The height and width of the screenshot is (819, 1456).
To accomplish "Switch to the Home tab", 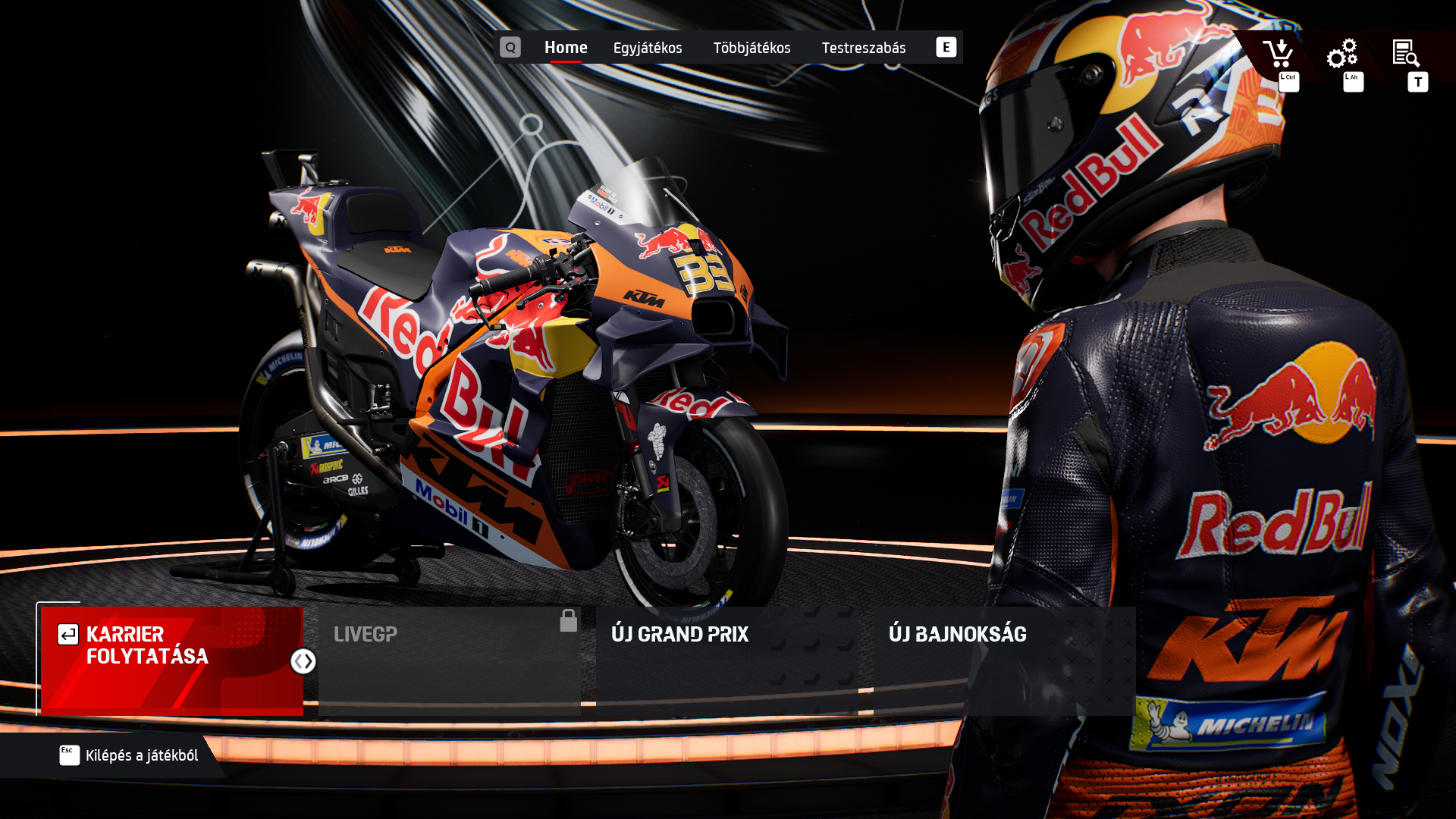I will 566,48.
